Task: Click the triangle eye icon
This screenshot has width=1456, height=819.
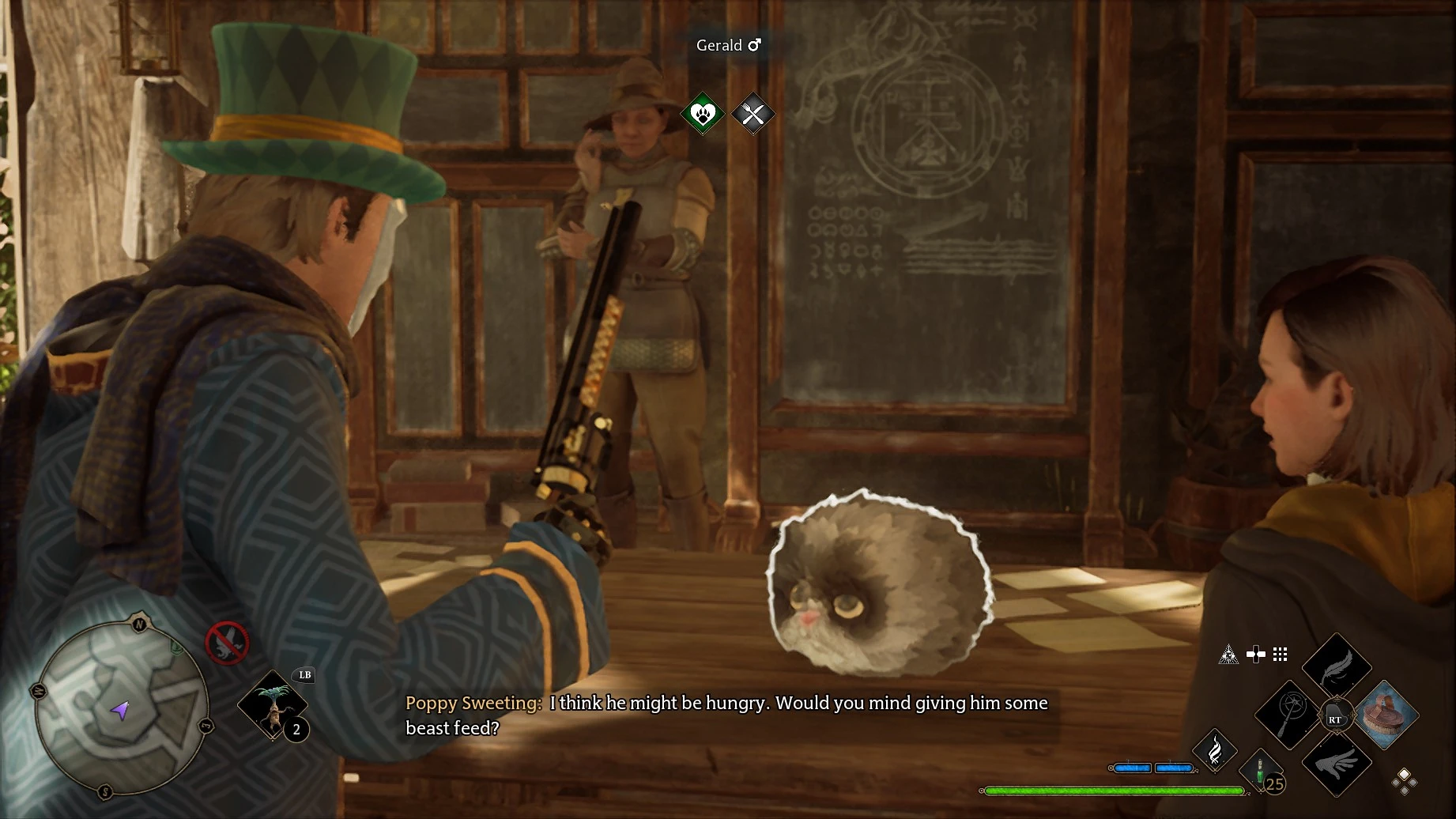Action: click(x=1228, y=655)
